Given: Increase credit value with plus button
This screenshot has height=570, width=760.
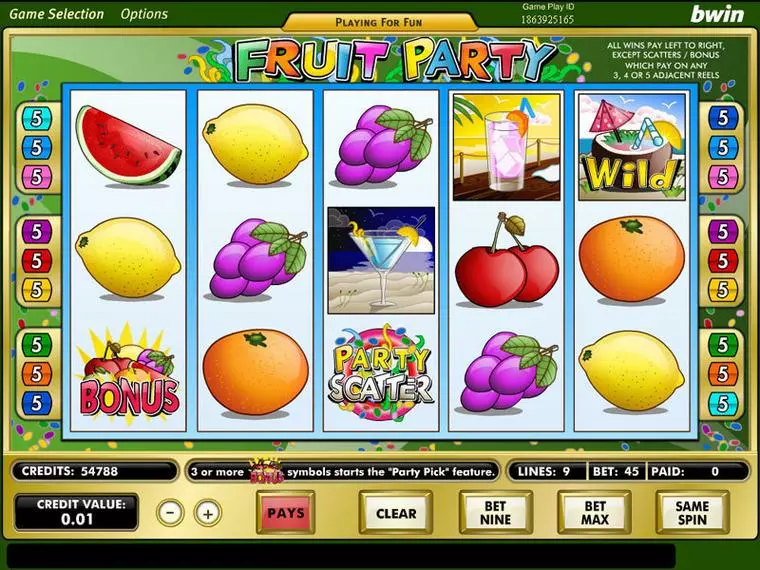Looking at the screenshot, I should pos(207,513).
